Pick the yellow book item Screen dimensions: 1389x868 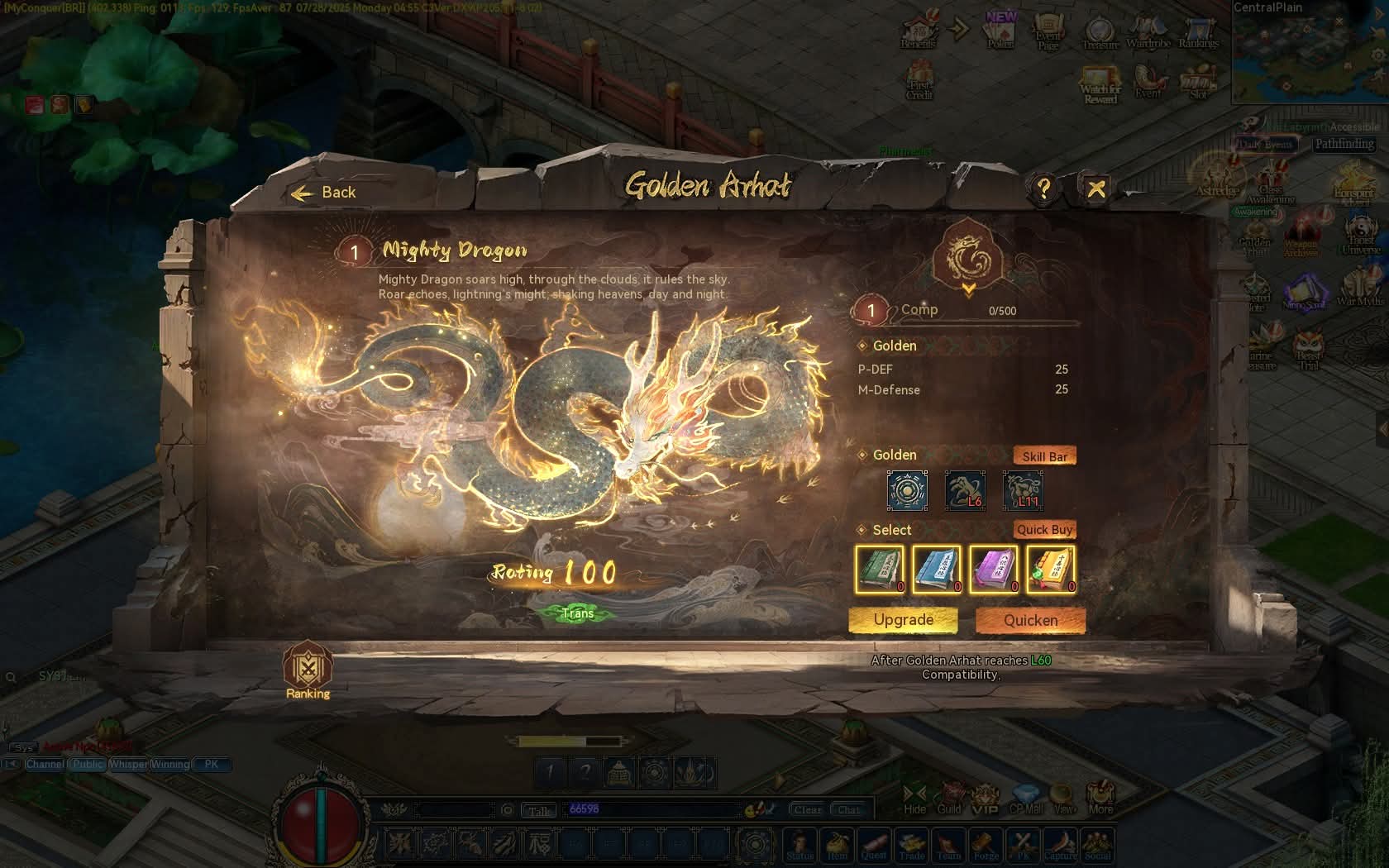click(x=1051, y=569)
